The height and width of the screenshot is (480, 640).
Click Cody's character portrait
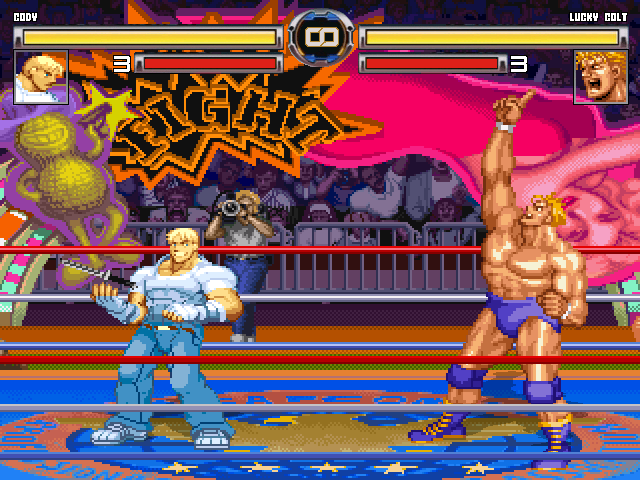(41, 78)
